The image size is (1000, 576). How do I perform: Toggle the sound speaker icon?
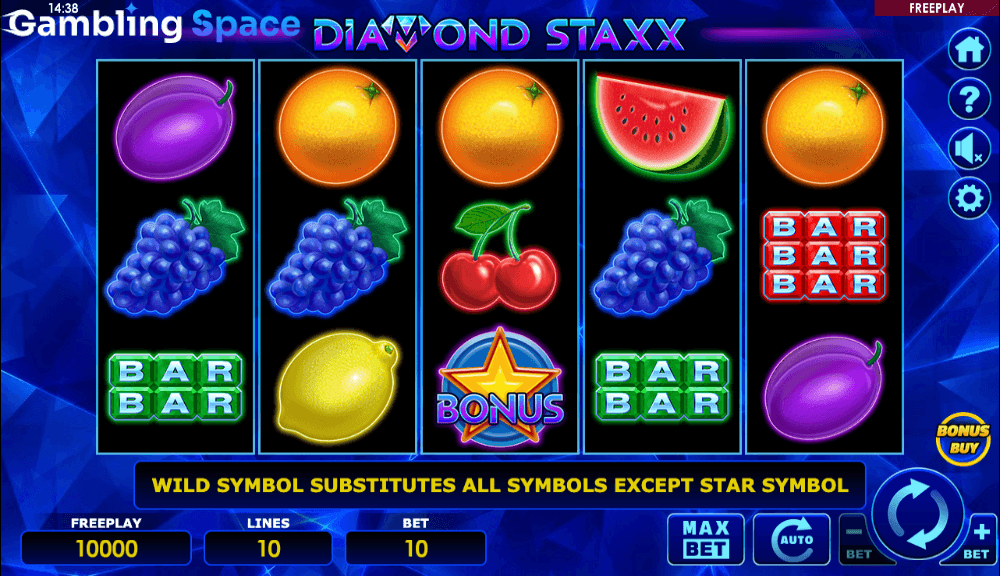pos(968,150)
